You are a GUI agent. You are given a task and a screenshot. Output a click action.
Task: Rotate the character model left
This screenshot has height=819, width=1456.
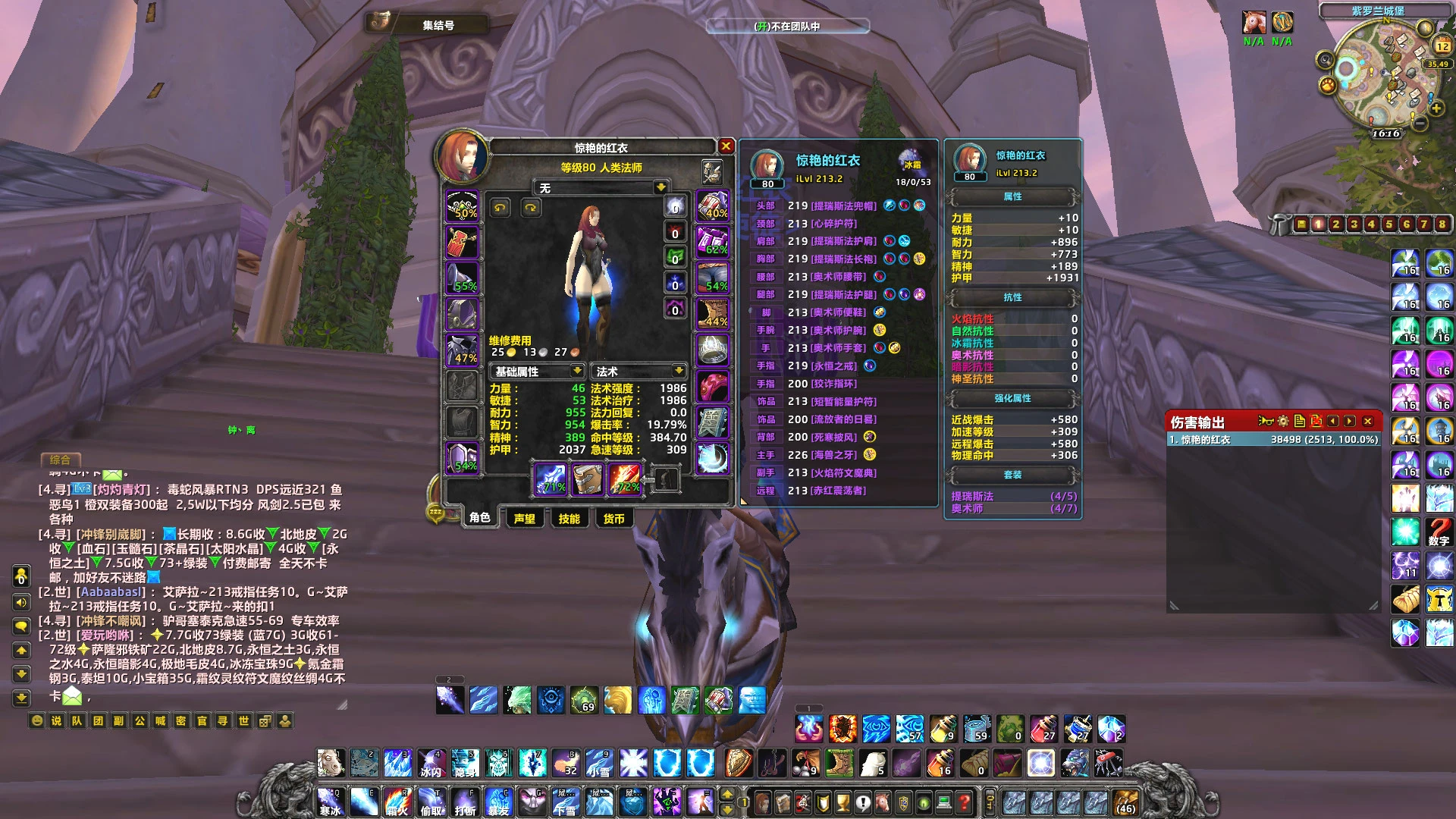[500, 208]
